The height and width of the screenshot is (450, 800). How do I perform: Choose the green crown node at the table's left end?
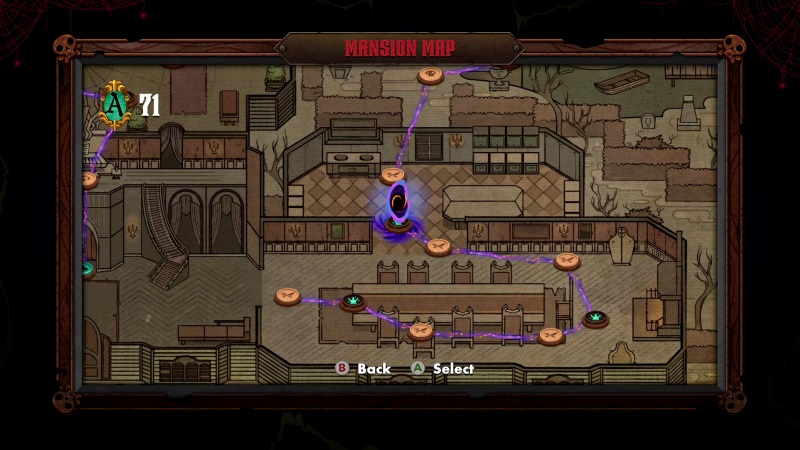coord(352,301)
